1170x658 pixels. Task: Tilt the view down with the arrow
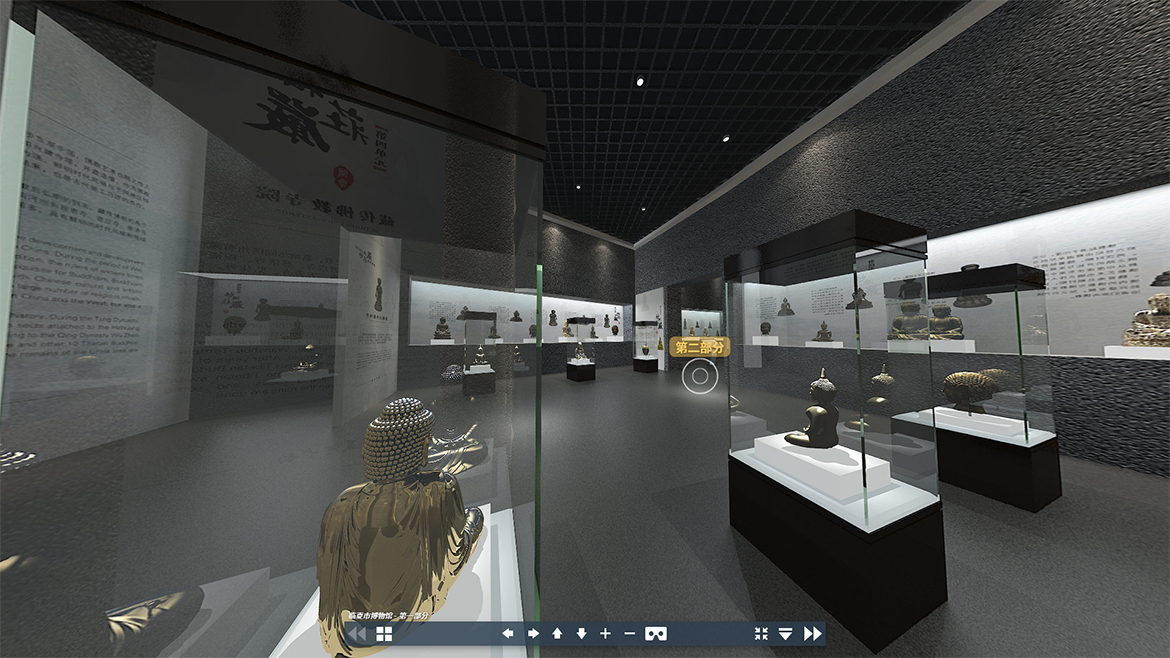click(581, 633)
